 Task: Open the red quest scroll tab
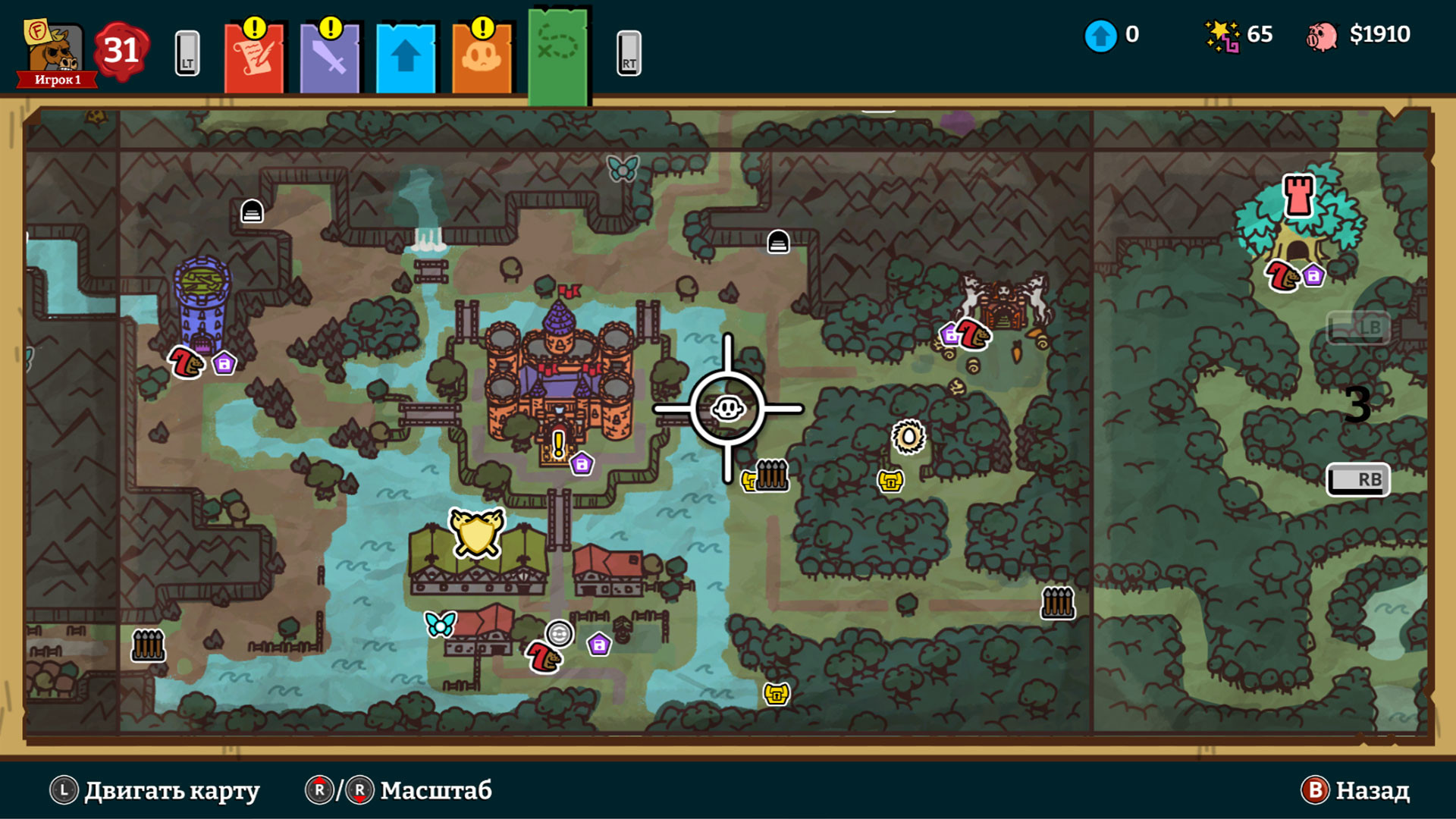254,58
